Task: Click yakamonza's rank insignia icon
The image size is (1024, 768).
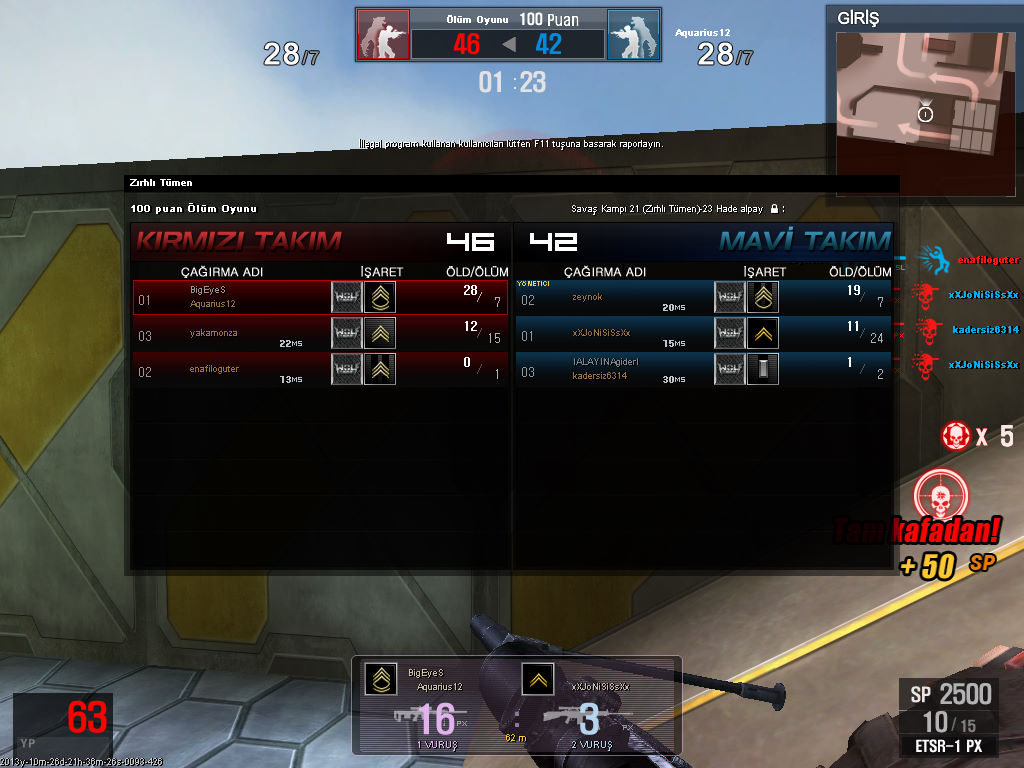Action: pyautogui.click(x=380, y=333)
